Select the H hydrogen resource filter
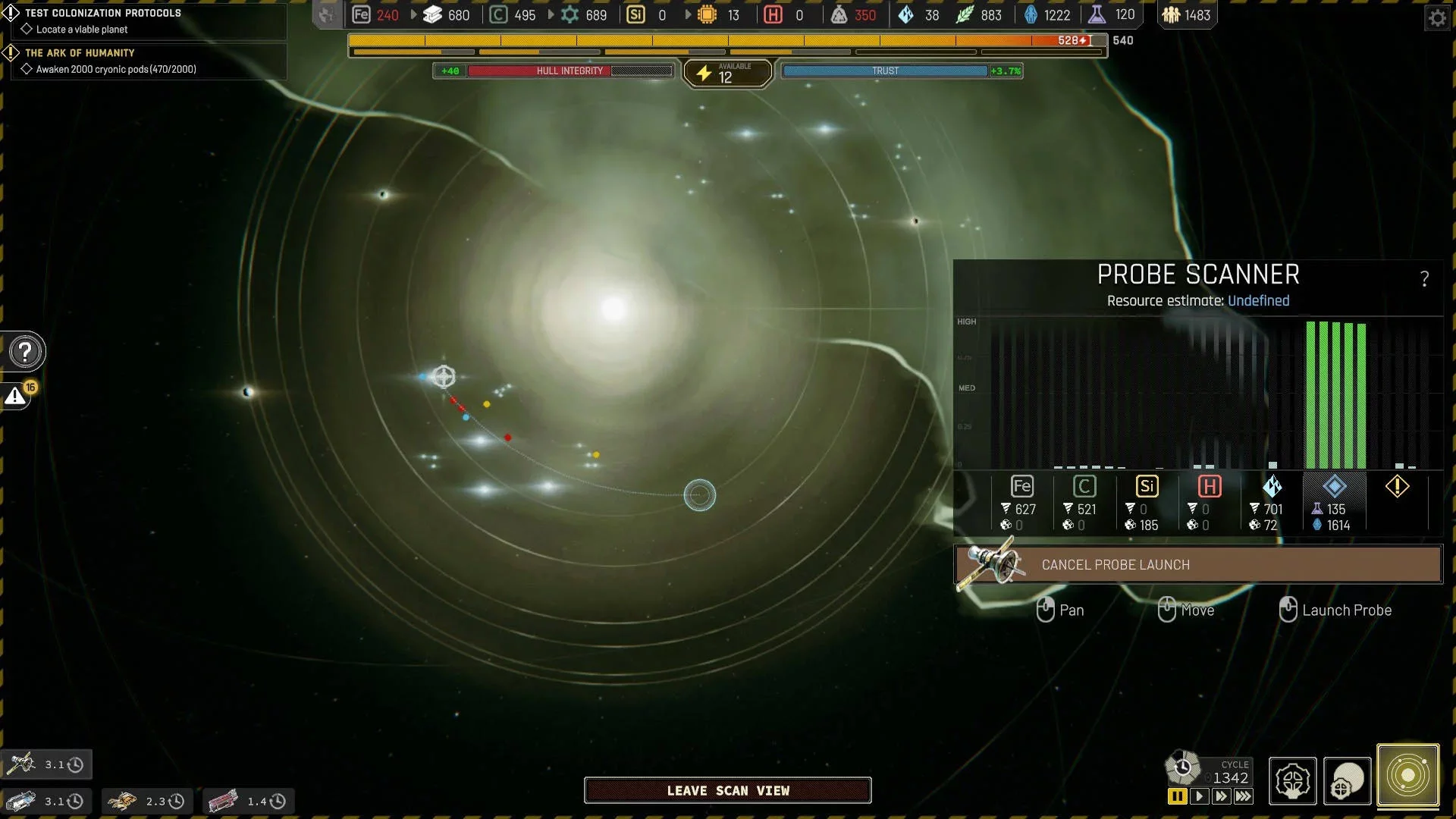Image resolution: width=1456 pixels, height=819 pixels. coord(1209,487)
